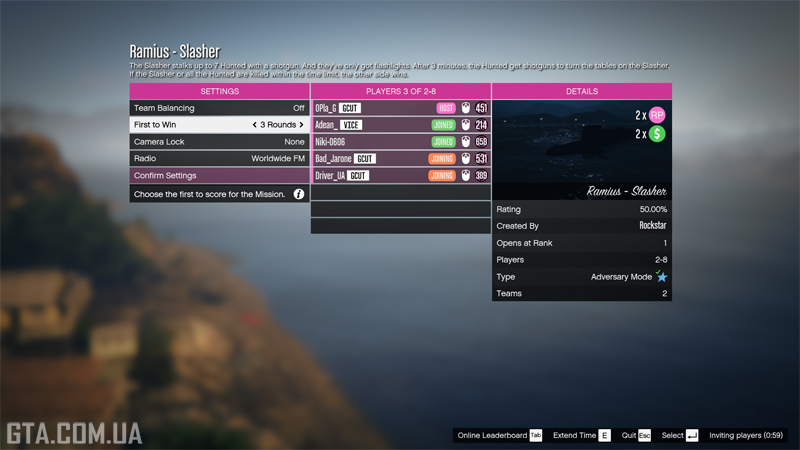
Task: Change the Radio station setting
Action: 219,159
